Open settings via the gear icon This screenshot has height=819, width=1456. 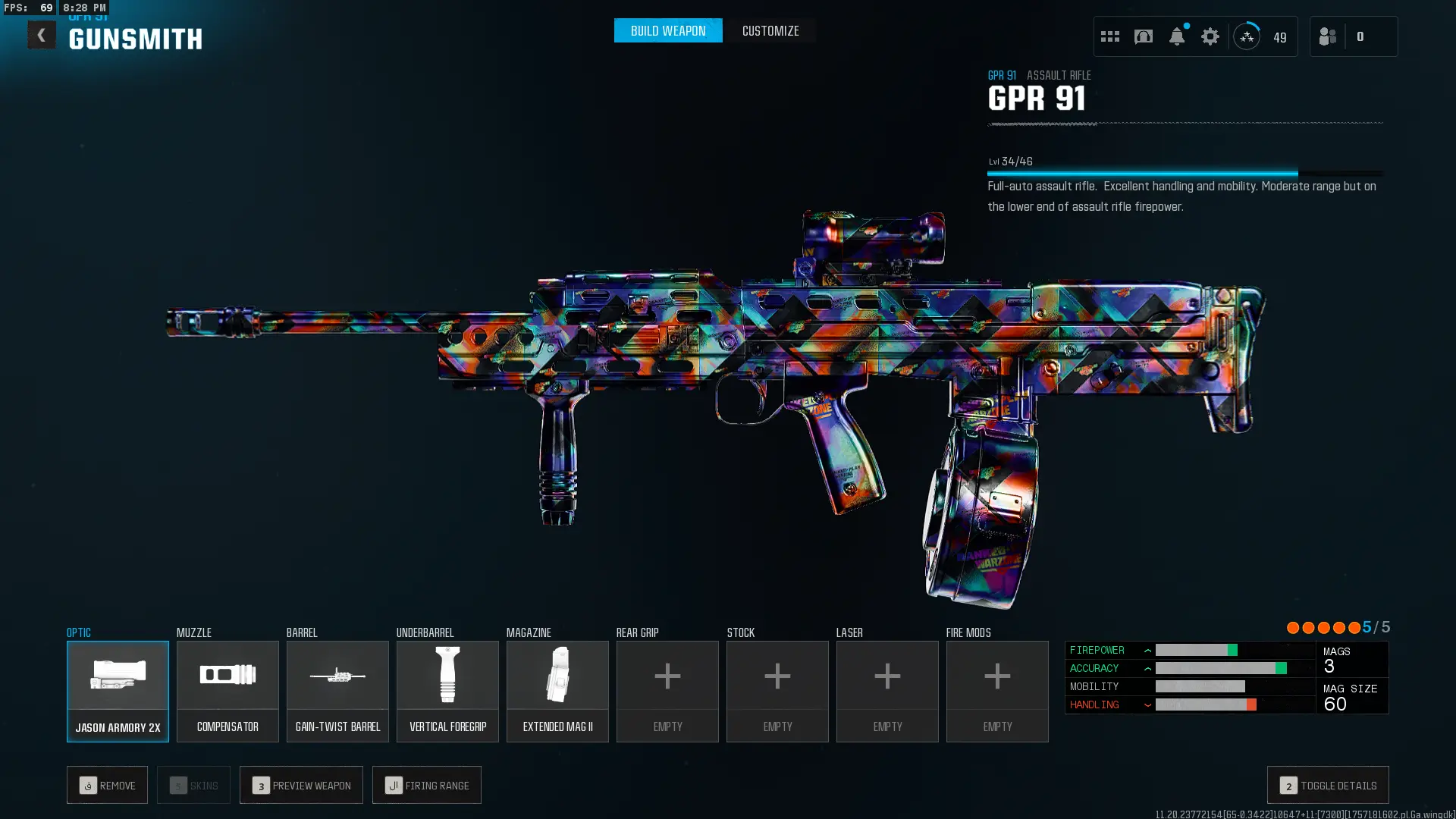click(1210, 36)
